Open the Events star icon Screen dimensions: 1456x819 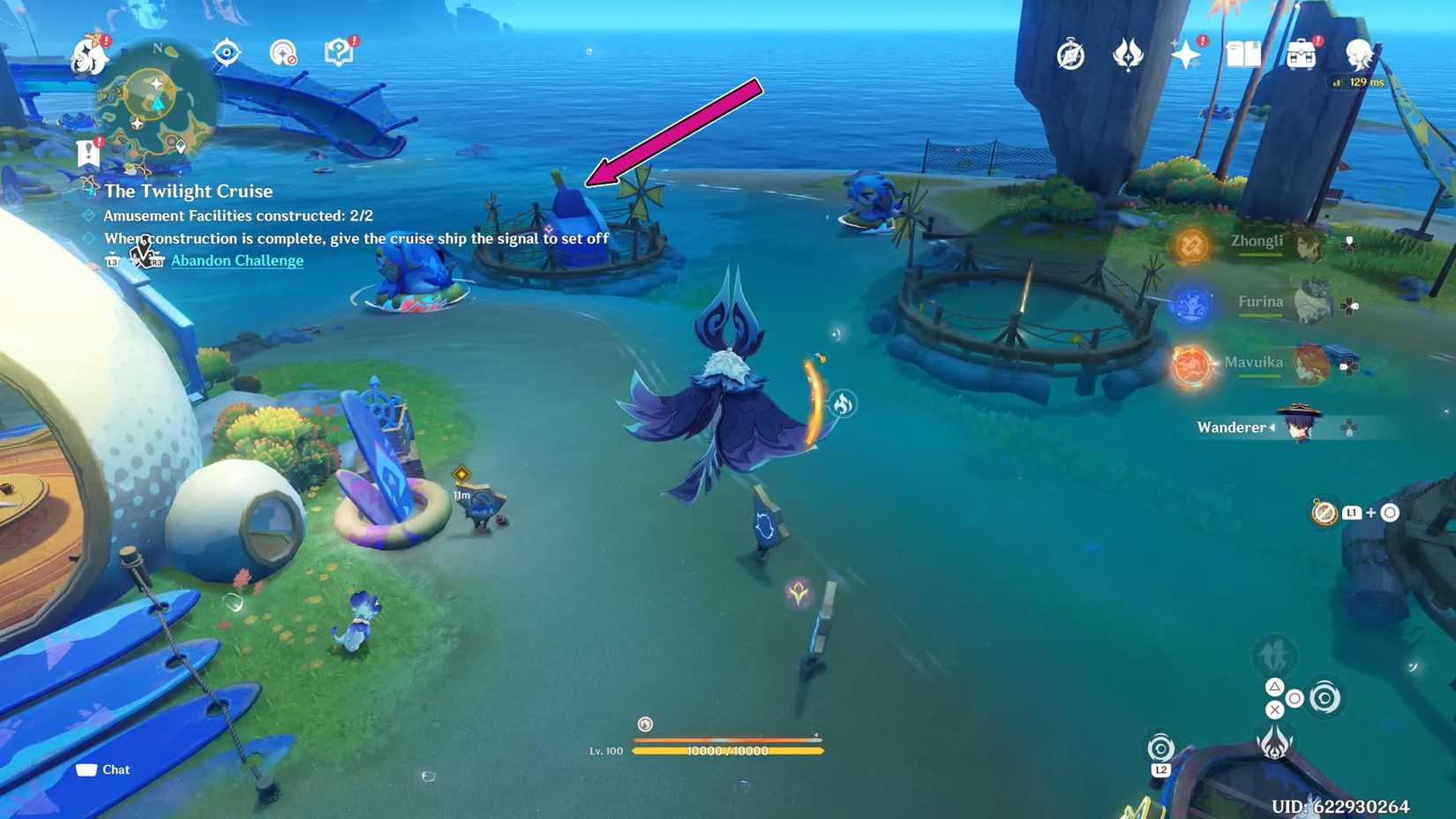(x=1186, y=55)
